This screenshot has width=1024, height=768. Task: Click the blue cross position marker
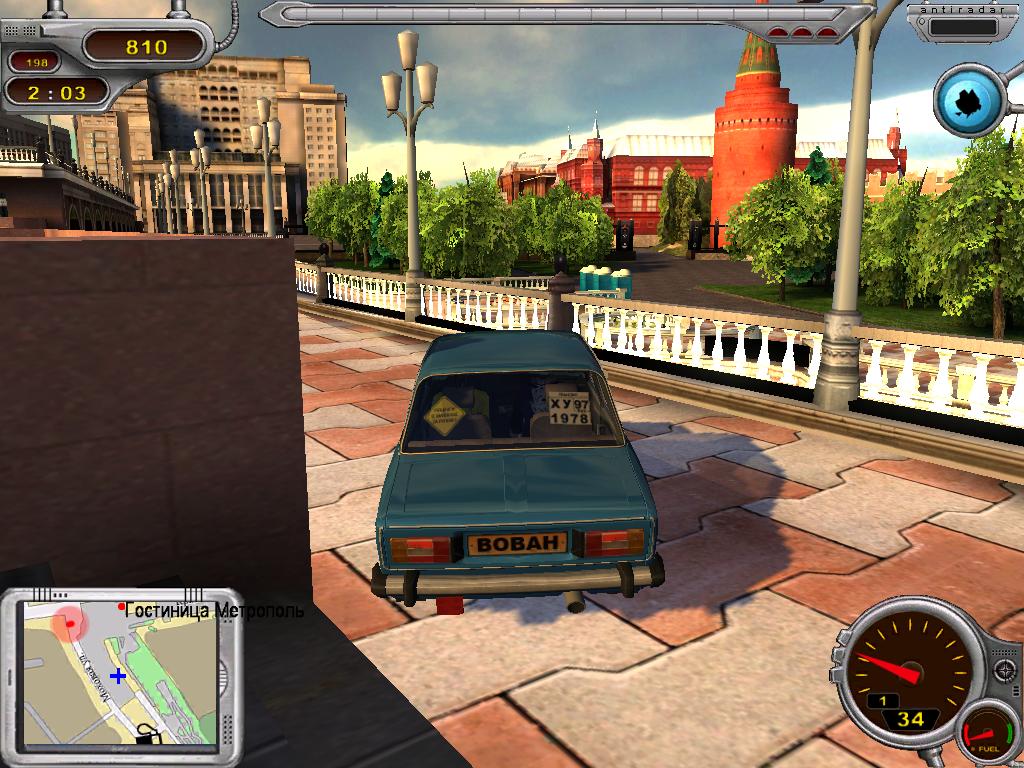pyautogui.click(x=118, y=676)
